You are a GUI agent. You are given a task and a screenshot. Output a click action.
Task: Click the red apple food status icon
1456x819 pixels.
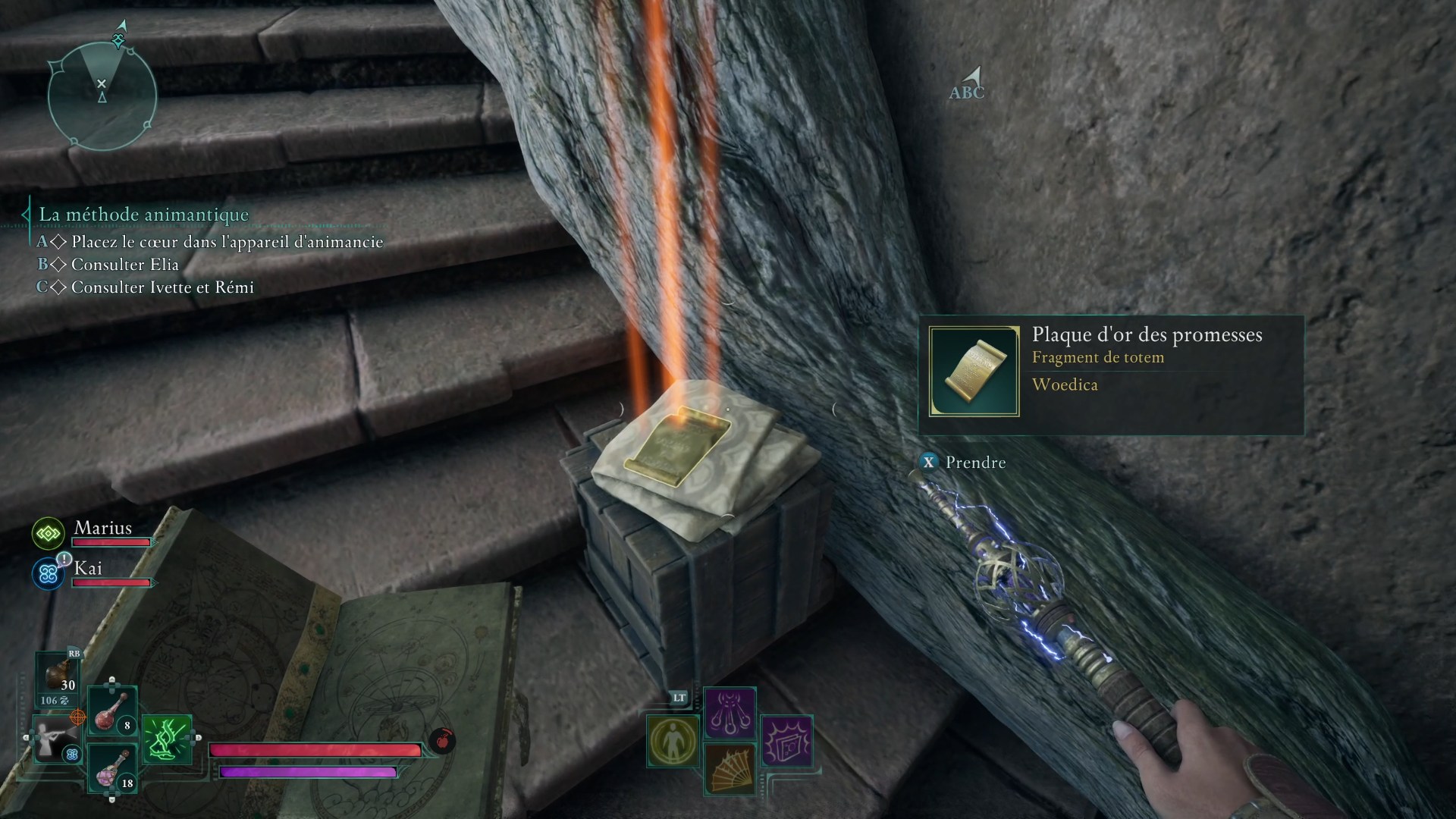[x=442, y=739]
